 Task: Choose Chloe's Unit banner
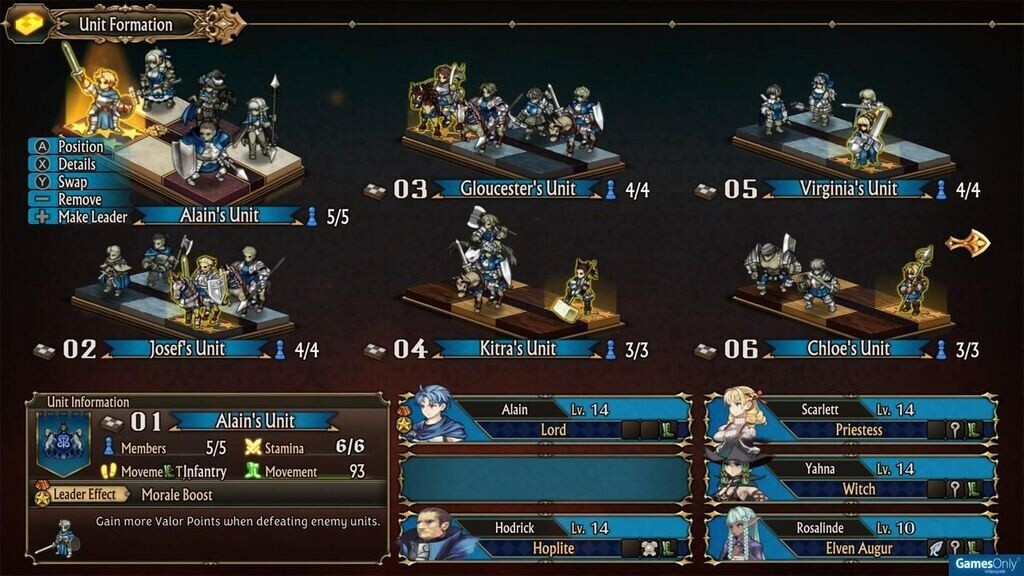[847, 349]
